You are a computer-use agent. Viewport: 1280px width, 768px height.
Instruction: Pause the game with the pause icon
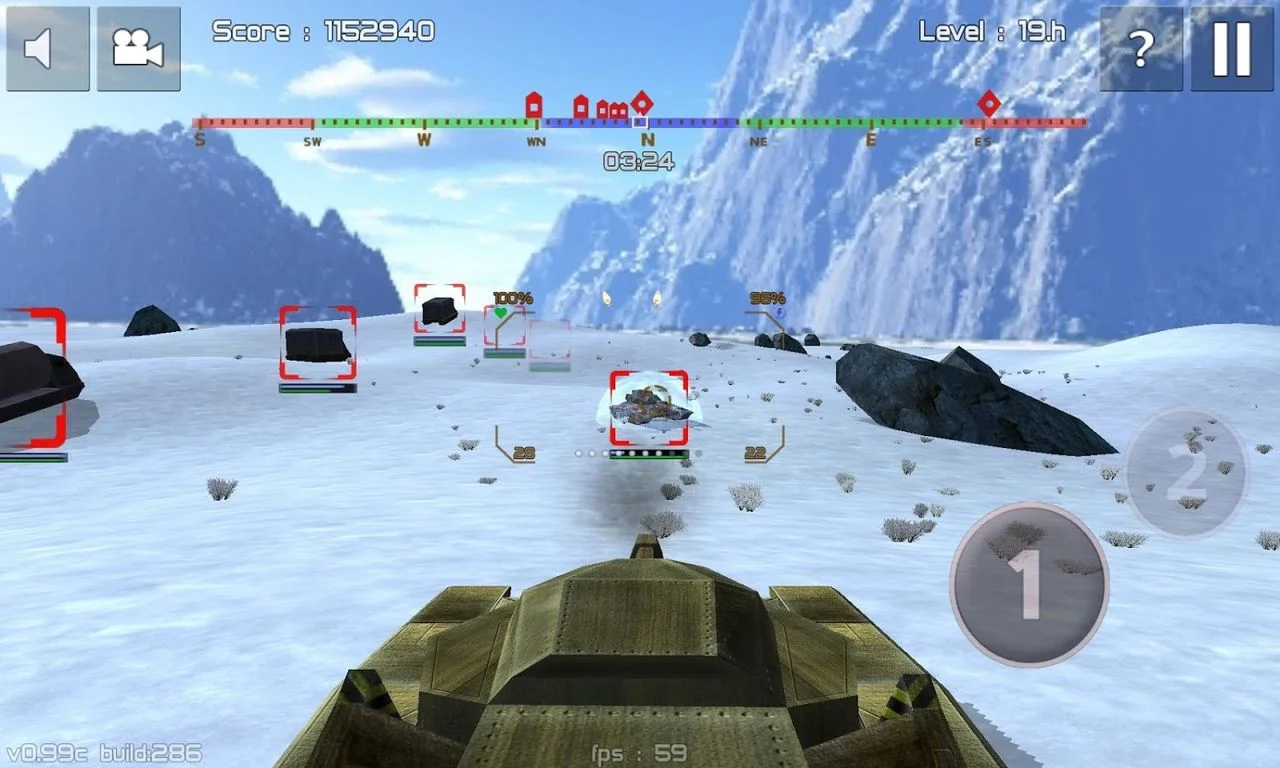point(1228,48)
